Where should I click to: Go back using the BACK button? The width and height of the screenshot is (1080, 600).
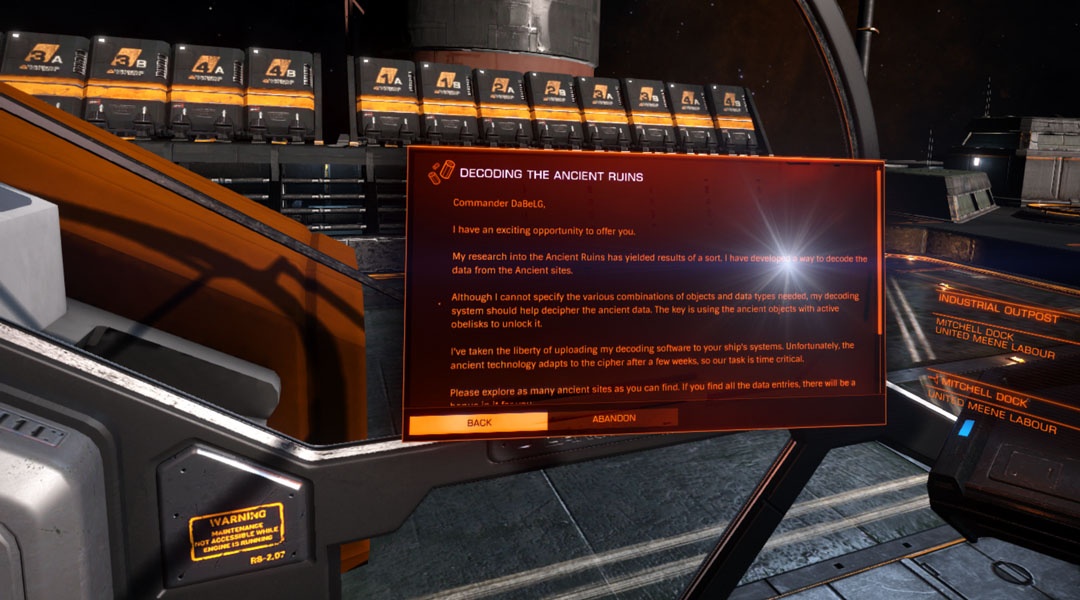click(x=478, y=423)
